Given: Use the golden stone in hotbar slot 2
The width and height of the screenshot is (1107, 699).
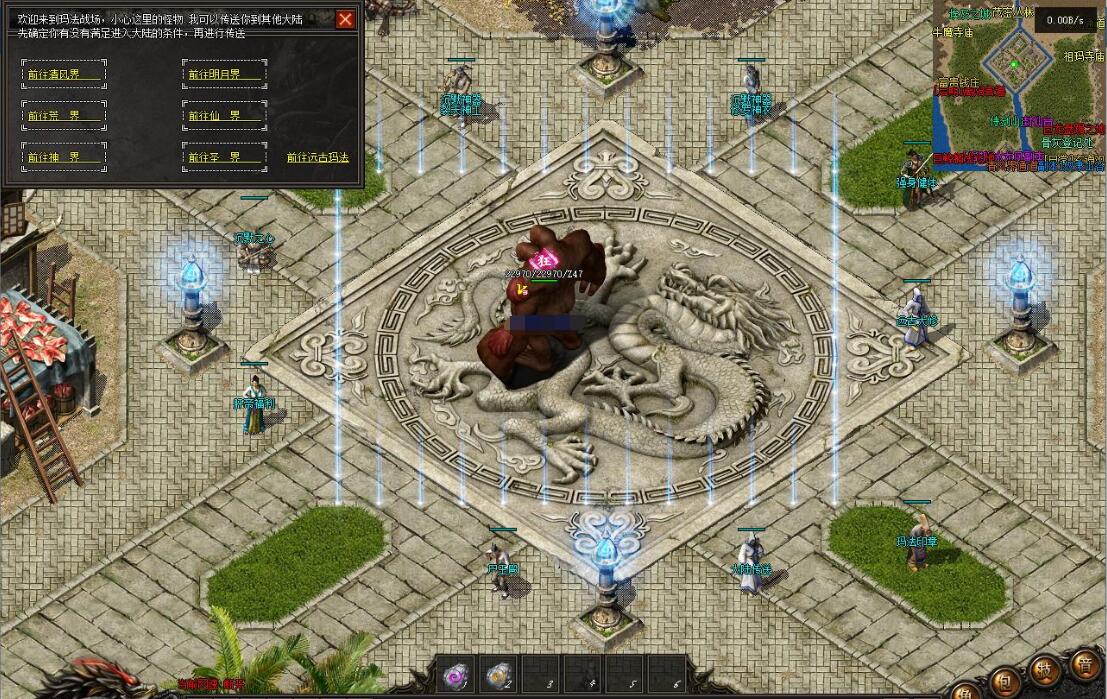Looking at the screenshot, I should click(499, 677).
